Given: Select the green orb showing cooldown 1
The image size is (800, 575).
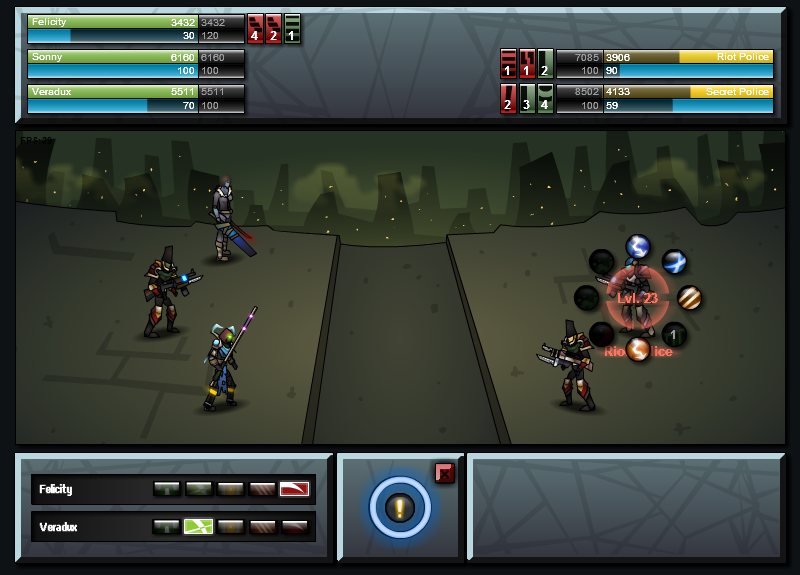Looking at the screenshot, I should [x=675, y=334].
